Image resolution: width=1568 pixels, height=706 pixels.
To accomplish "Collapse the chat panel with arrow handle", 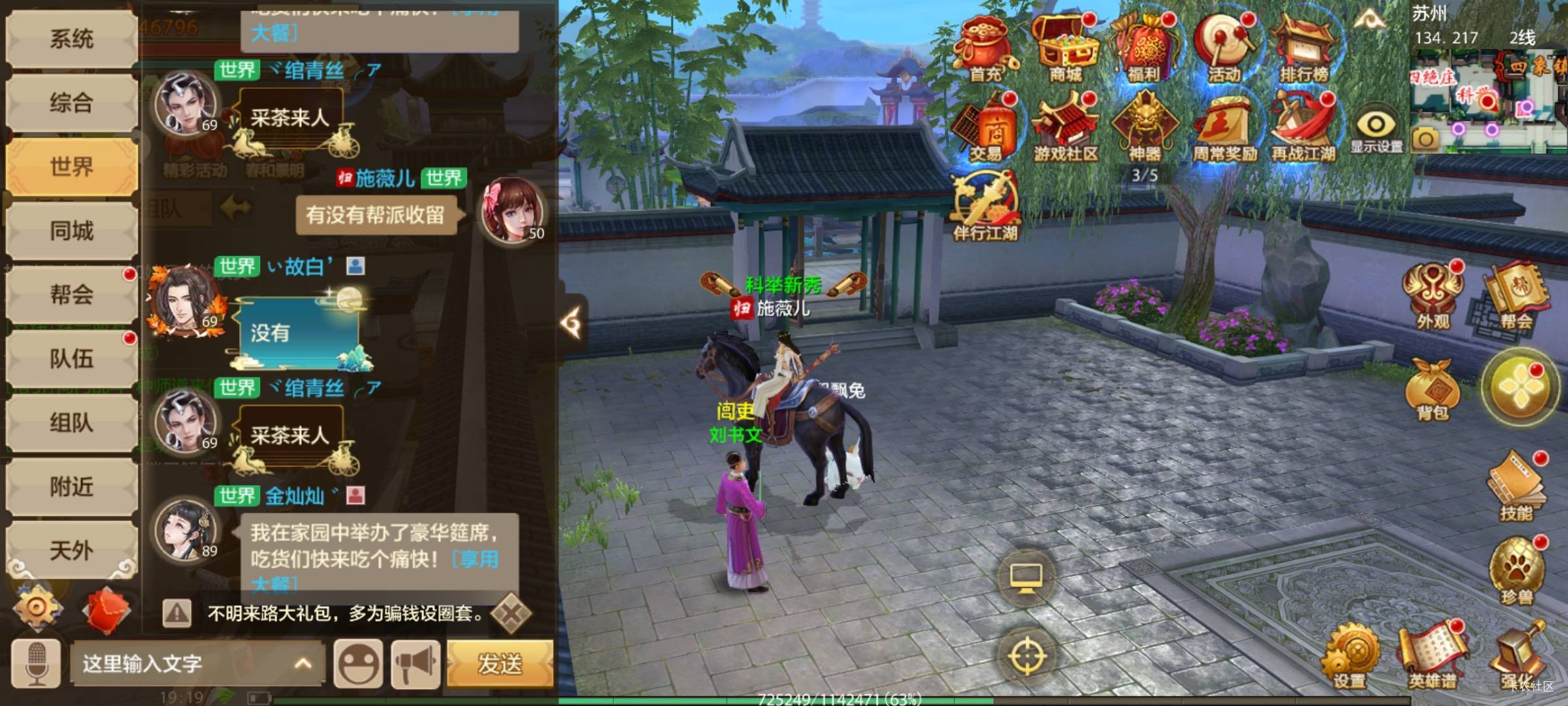I will click(x=572, y=323).
